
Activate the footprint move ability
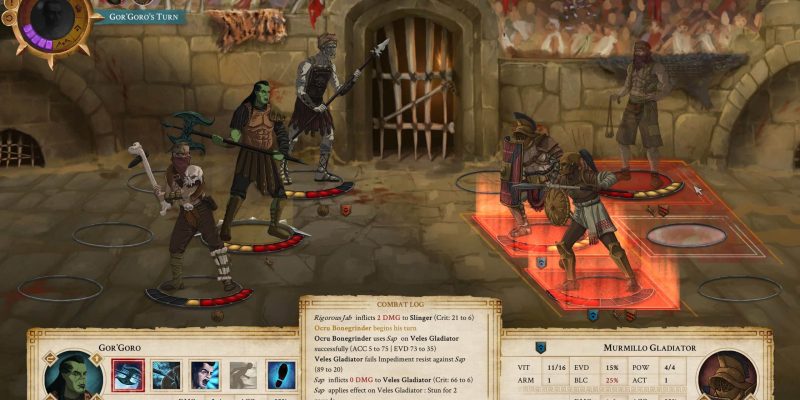282,374
